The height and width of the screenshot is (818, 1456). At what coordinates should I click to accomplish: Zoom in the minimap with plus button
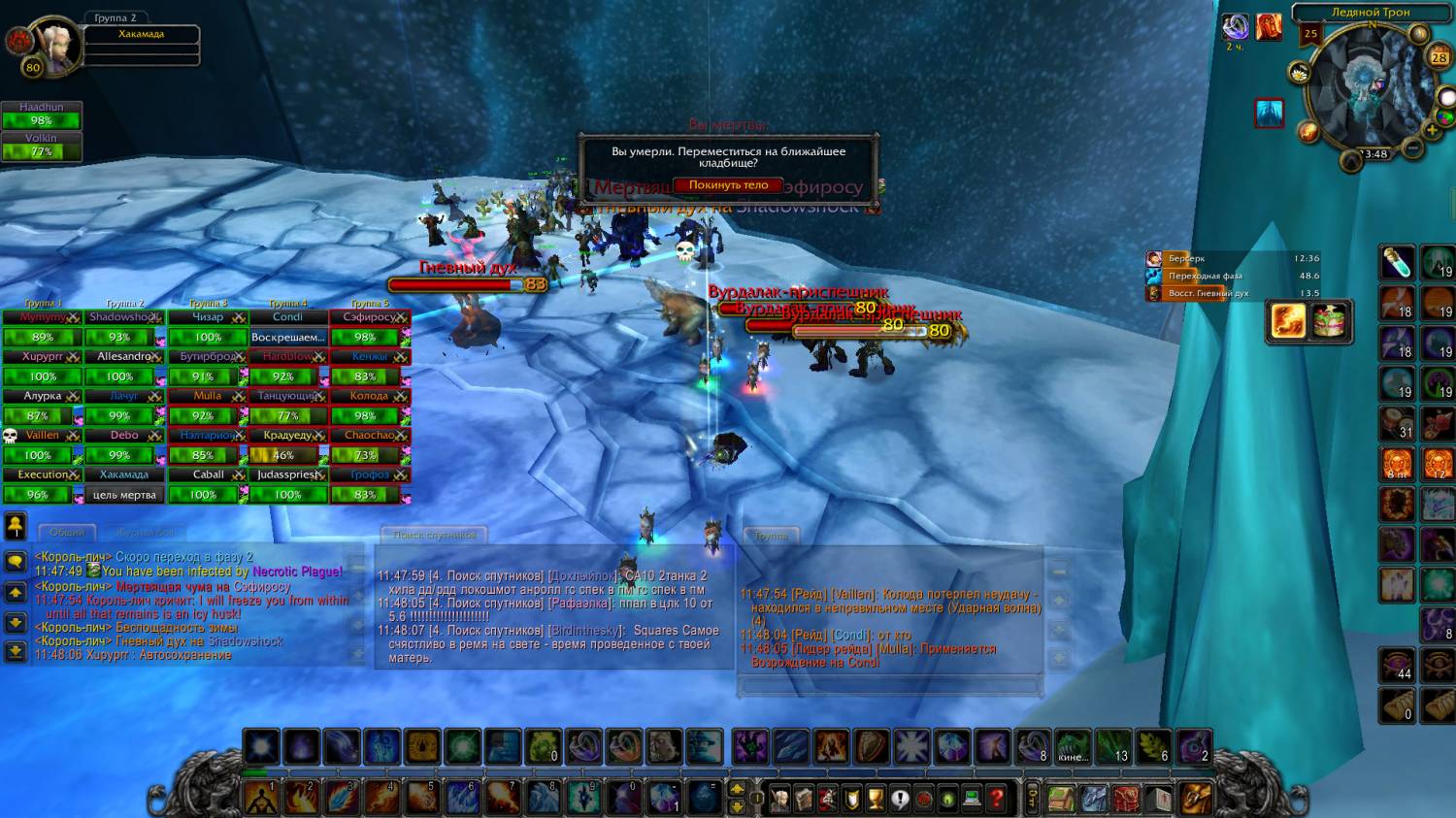pos(1432,130)
